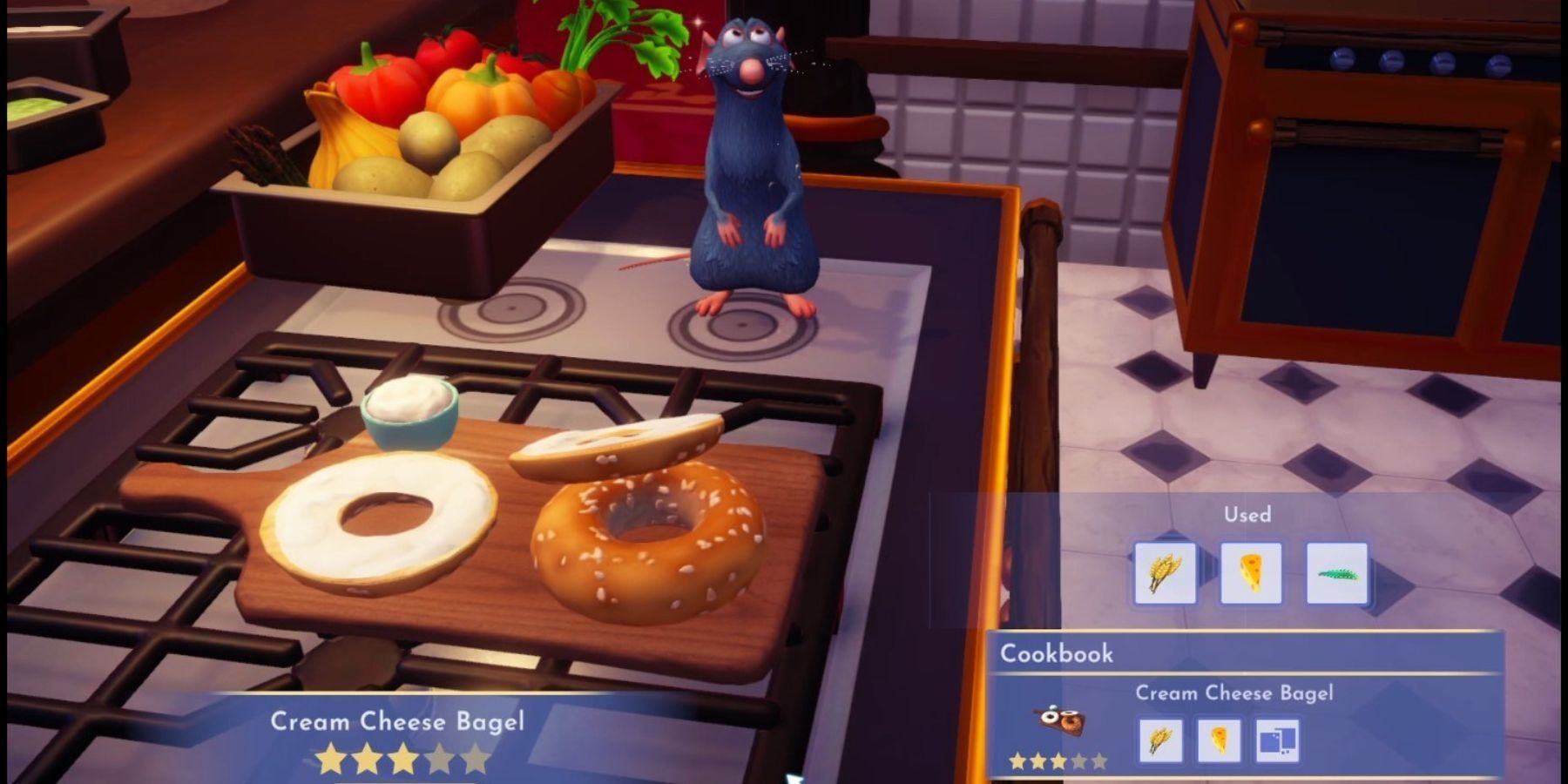Choose the cheese ingredient in the Cookbook recipe
This screenshot has width=1568, height=784.
(x=1219, y=740)
